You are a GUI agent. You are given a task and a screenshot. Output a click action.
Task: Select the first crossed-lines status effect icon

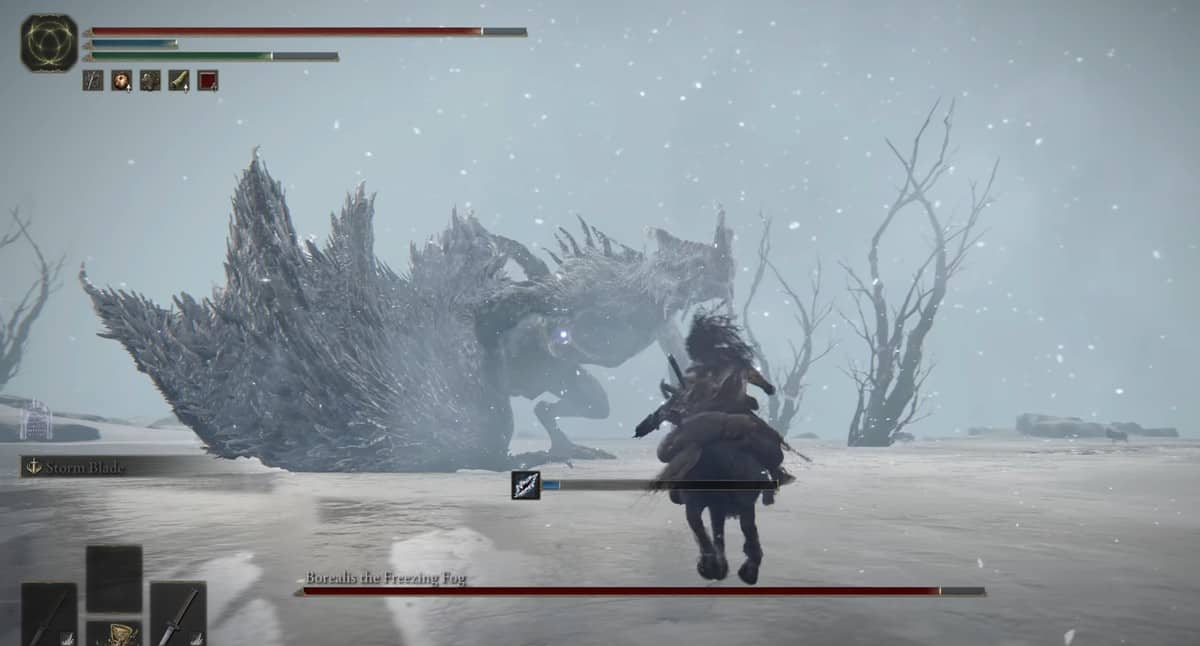pos(93,81)
